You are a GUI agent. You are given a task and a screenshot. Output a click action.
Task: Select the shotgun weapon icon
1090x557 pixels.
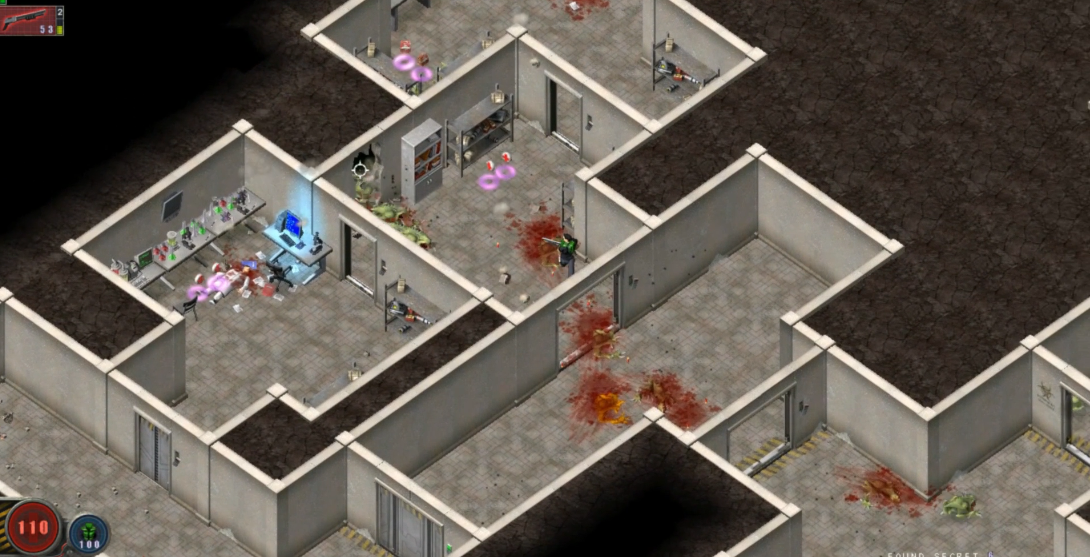(x=27, y=17)
